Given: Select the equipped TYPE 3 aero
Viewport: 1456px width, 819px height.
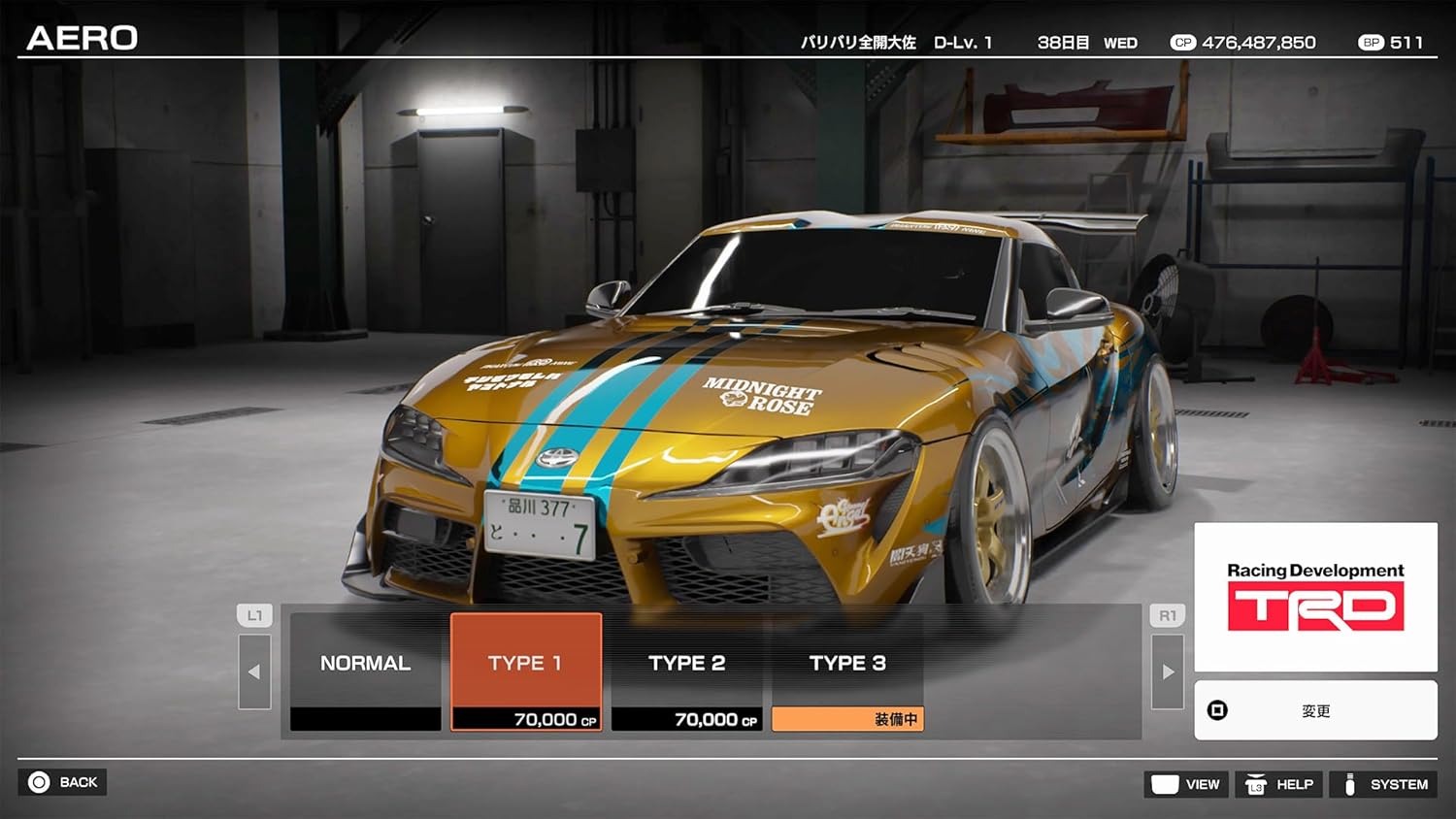Looking at the screenshot, I should point(847,663).
